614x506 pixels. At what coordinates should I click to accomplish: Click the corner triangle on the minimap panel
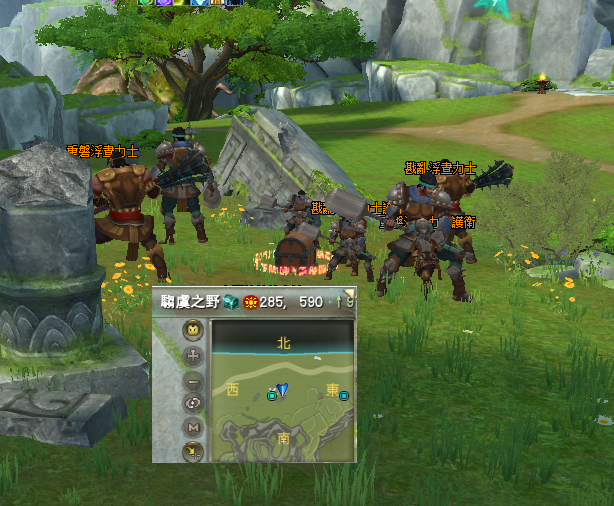[350, 294]
